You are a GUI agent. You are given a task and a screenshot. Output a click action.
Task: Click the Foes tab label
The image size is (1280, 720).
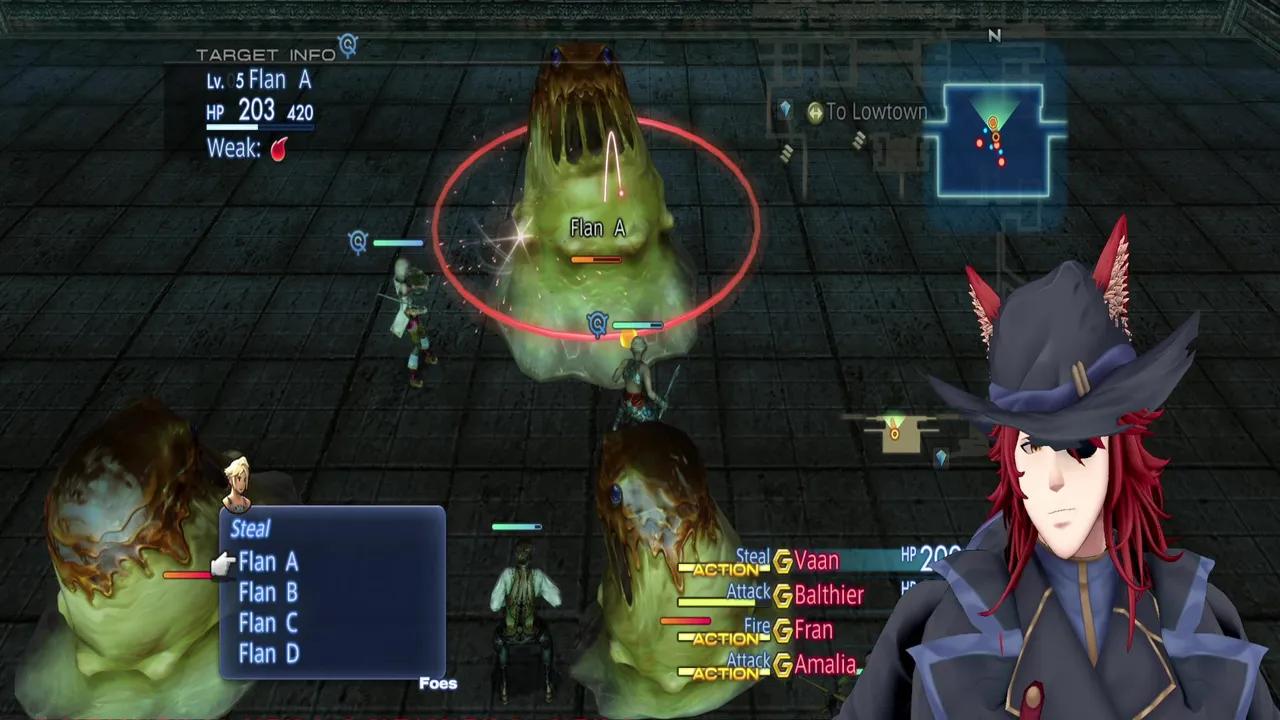point(438,684)
